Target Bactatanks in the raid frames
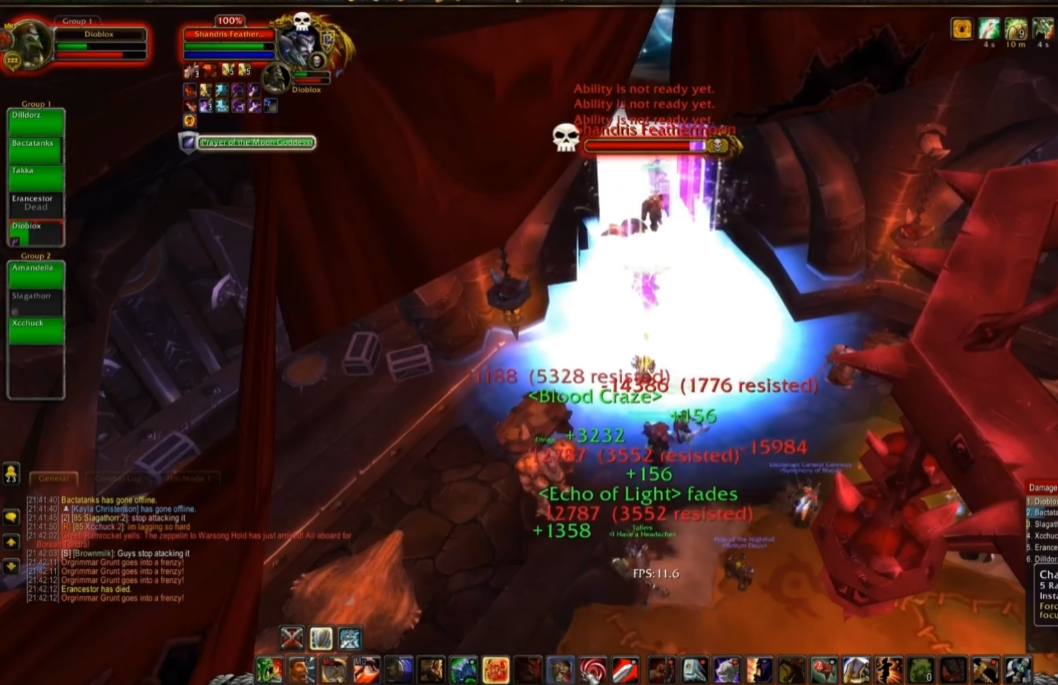This screenshot has height=685, width=1058. [x=36, y=151]
